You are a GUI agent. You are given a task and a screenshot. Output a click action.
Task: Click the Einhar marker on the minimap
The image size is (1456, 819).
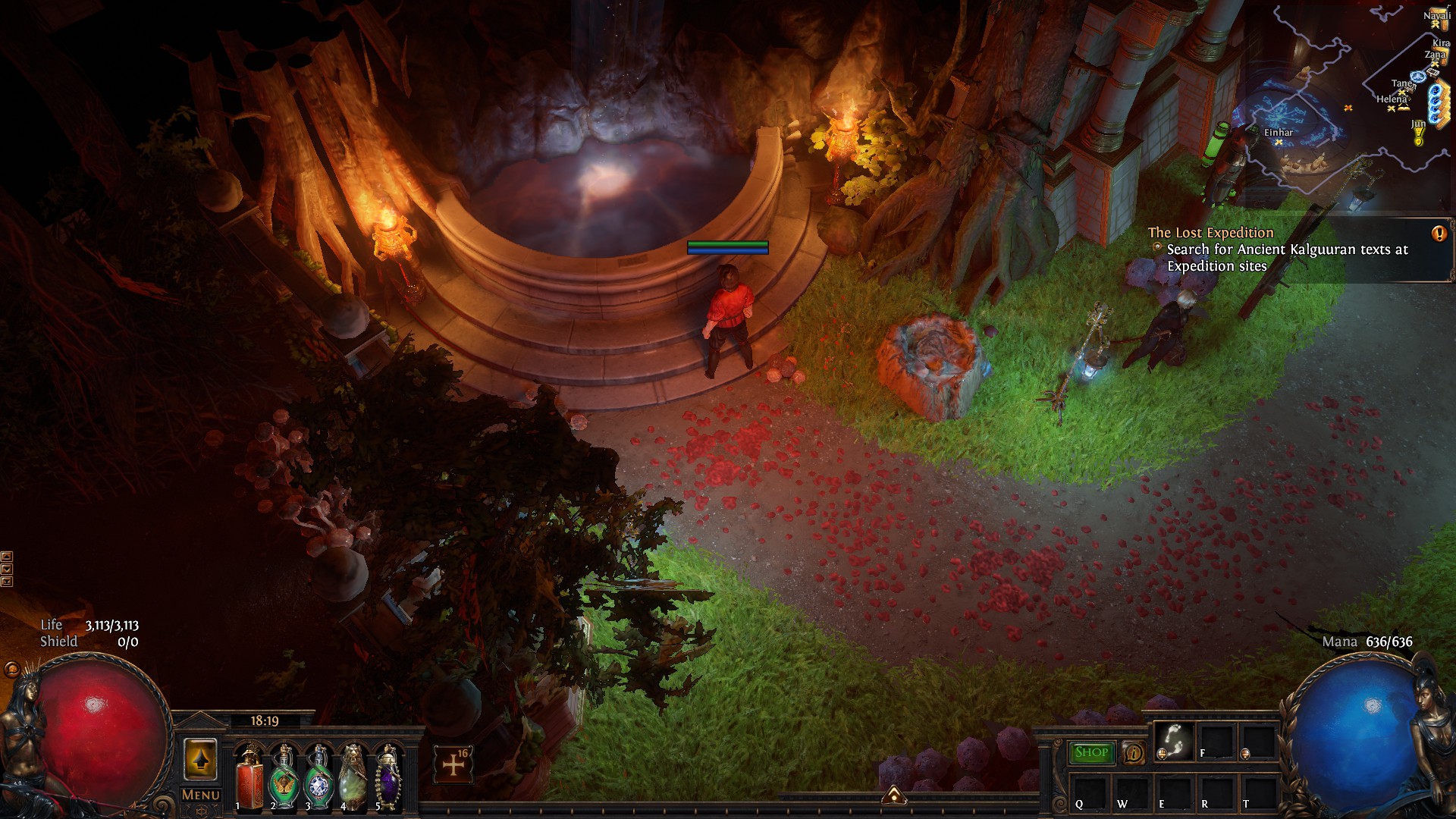point(1279,142)
